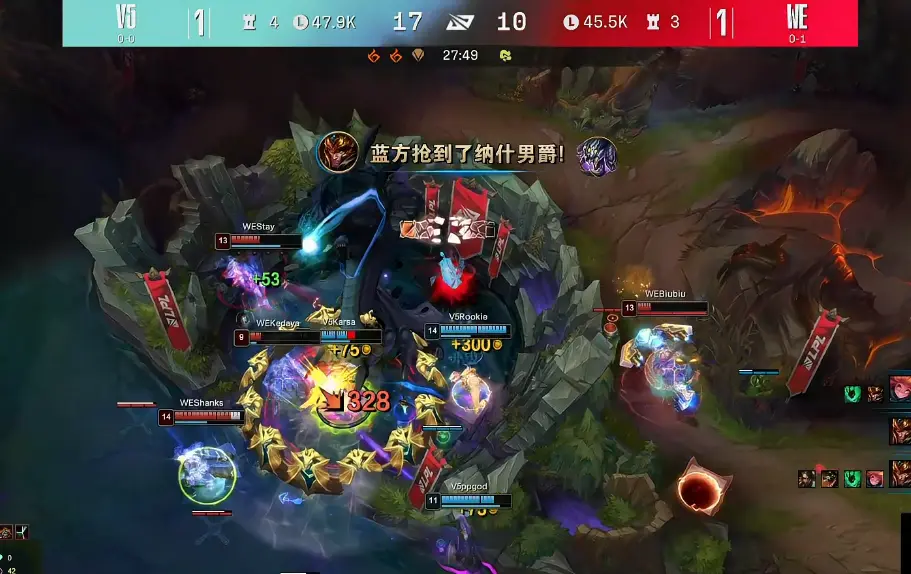
Task: Select the yellow-green drake icon beside the timer
Action: click(x=505, y=55)
